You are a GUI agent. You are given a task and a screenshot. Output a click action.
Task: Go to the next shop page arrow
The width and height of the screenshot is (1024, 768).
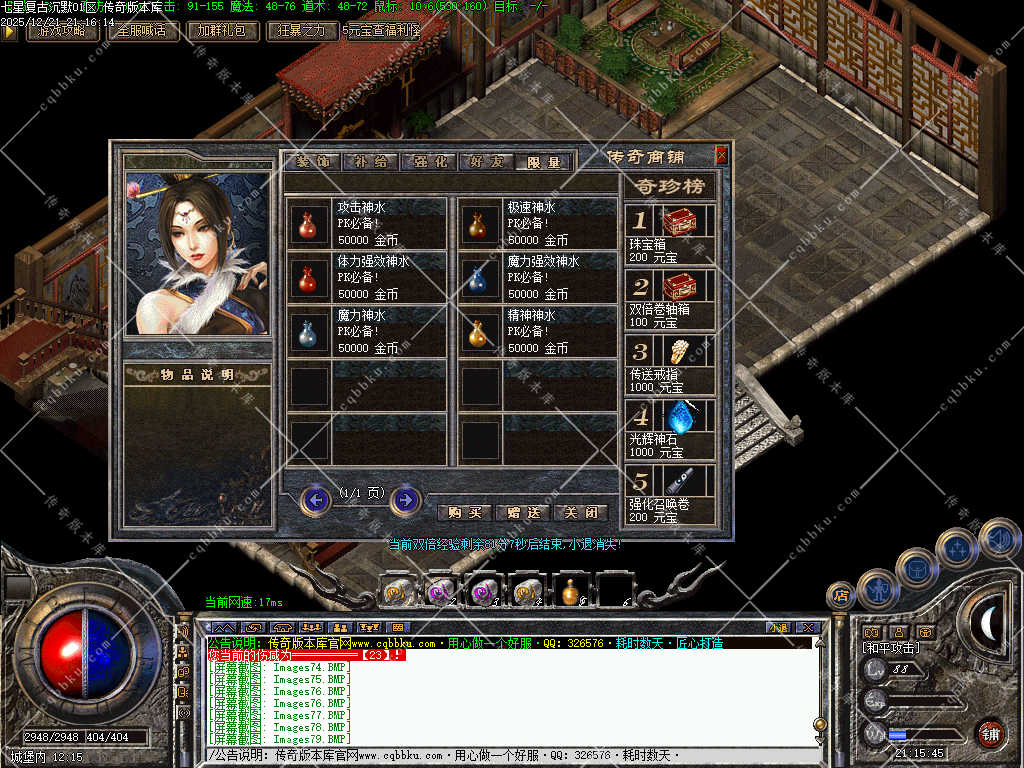405,499
